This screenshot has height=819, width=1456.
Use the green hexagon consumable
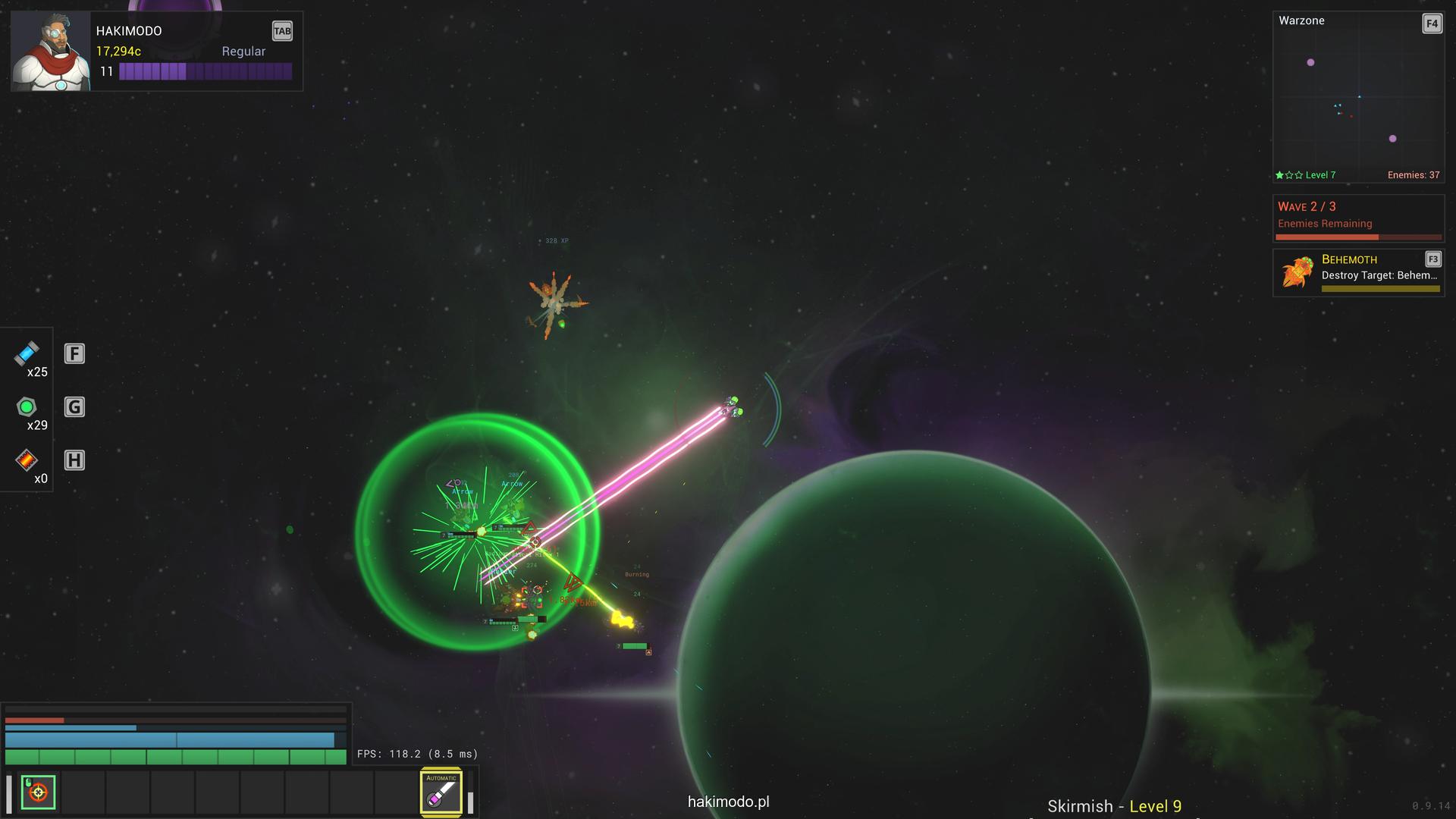pos(27,407)
